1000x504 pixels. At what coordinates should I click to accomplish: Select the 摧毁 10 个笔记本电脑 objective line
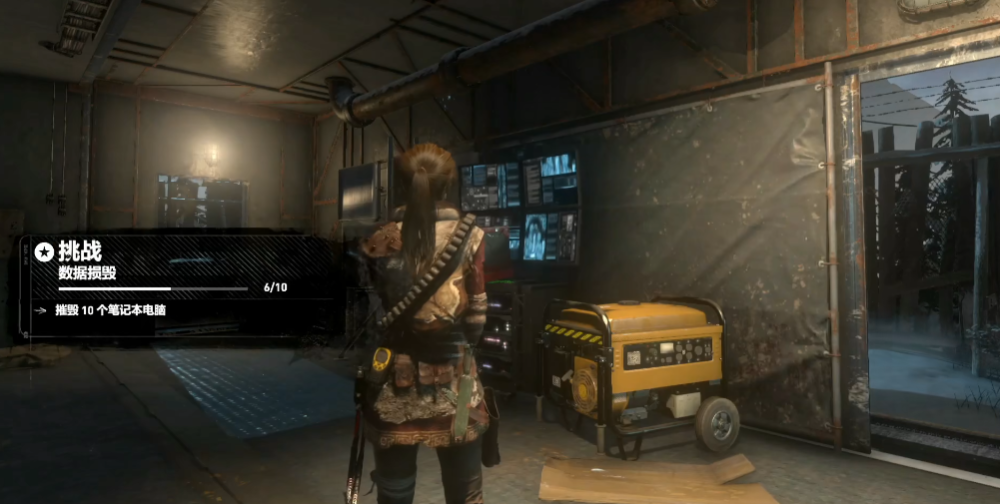point(111,310)
